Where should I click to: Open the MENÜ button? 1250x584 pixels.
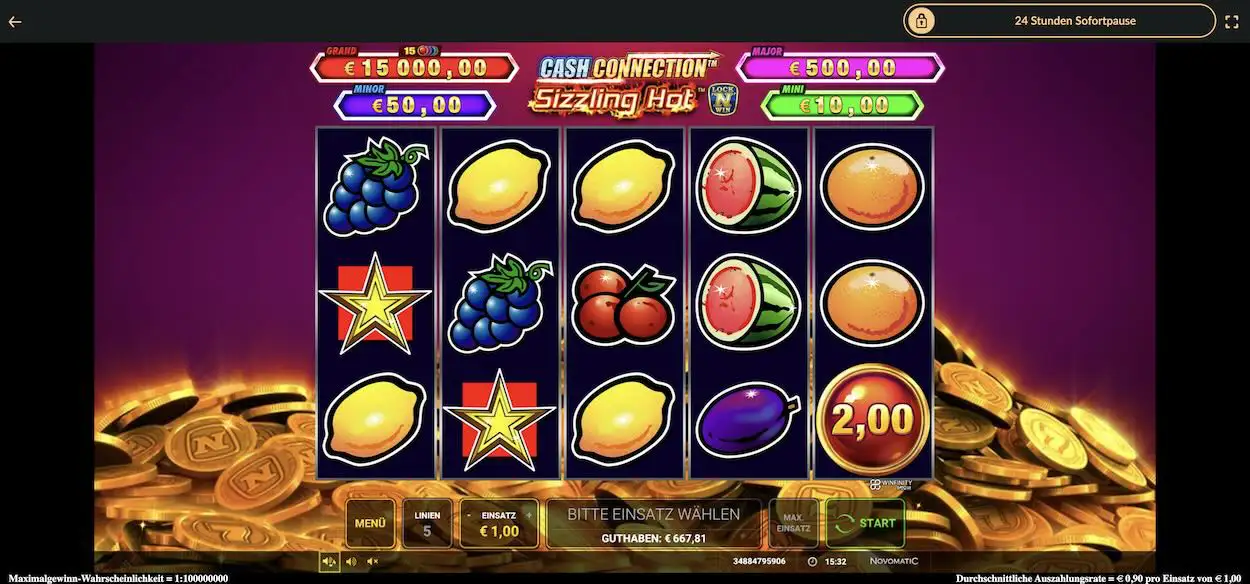click(x=370, y=523)
